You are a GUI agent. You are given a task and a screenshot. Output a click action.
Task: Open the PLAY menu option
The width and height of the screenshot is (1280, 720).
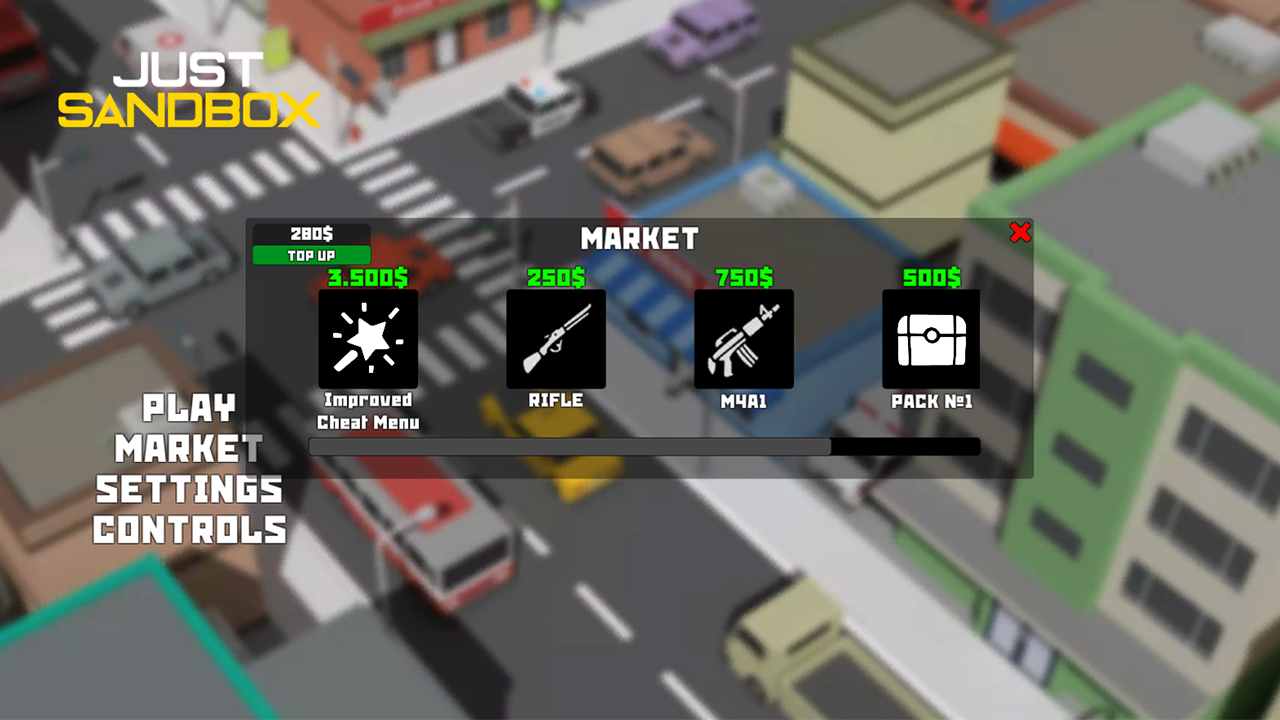tap(189, 408)
